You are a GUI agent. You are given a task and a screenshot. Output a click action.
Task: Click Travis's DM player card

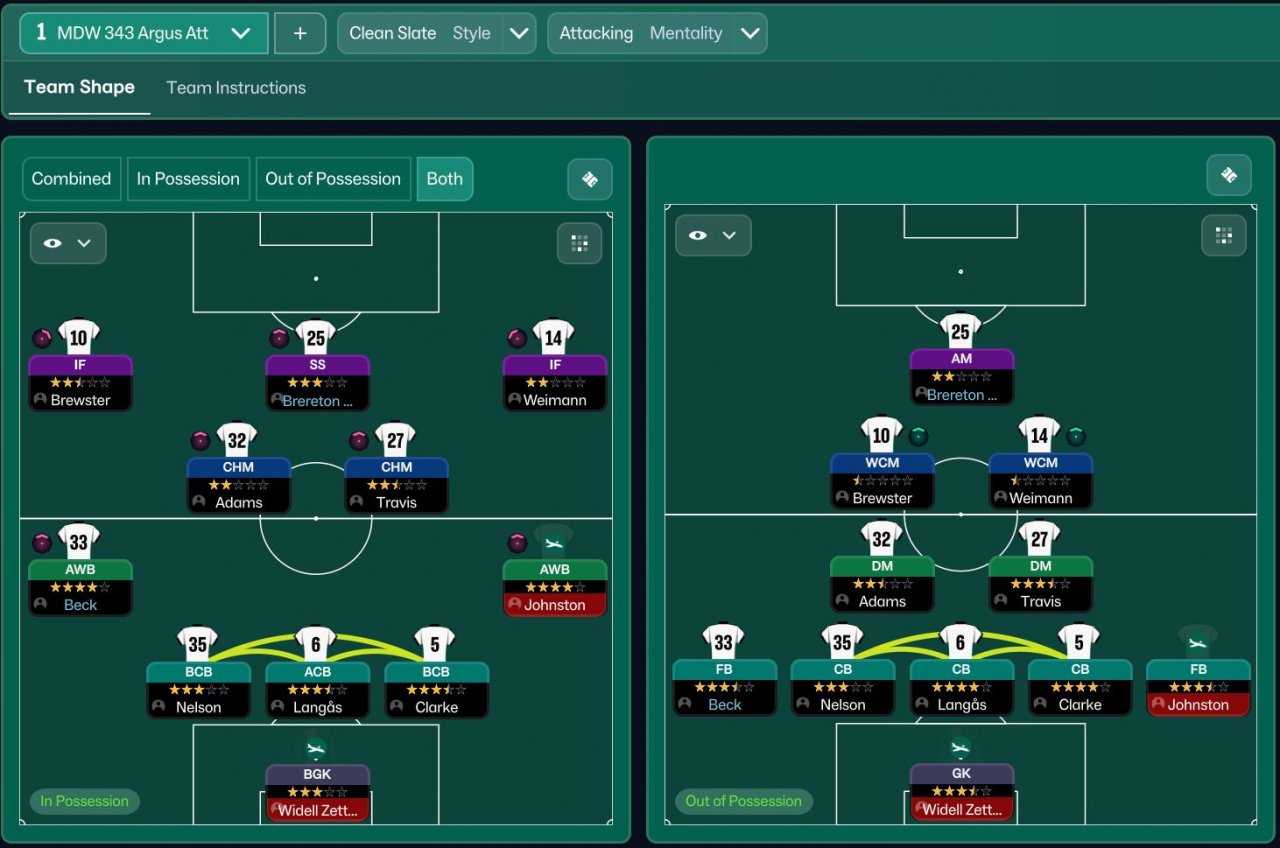tap(1040, 584)
